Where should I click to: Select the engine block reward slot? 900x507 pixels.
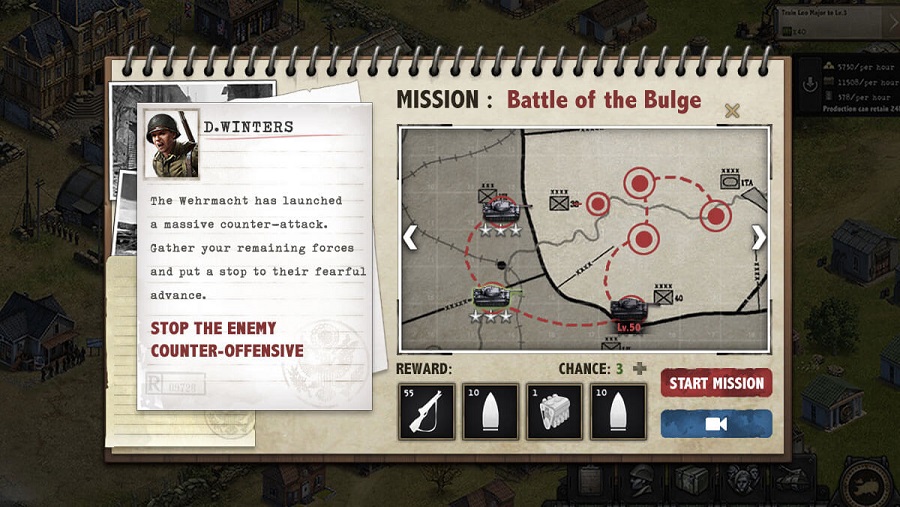pos(554,411)
